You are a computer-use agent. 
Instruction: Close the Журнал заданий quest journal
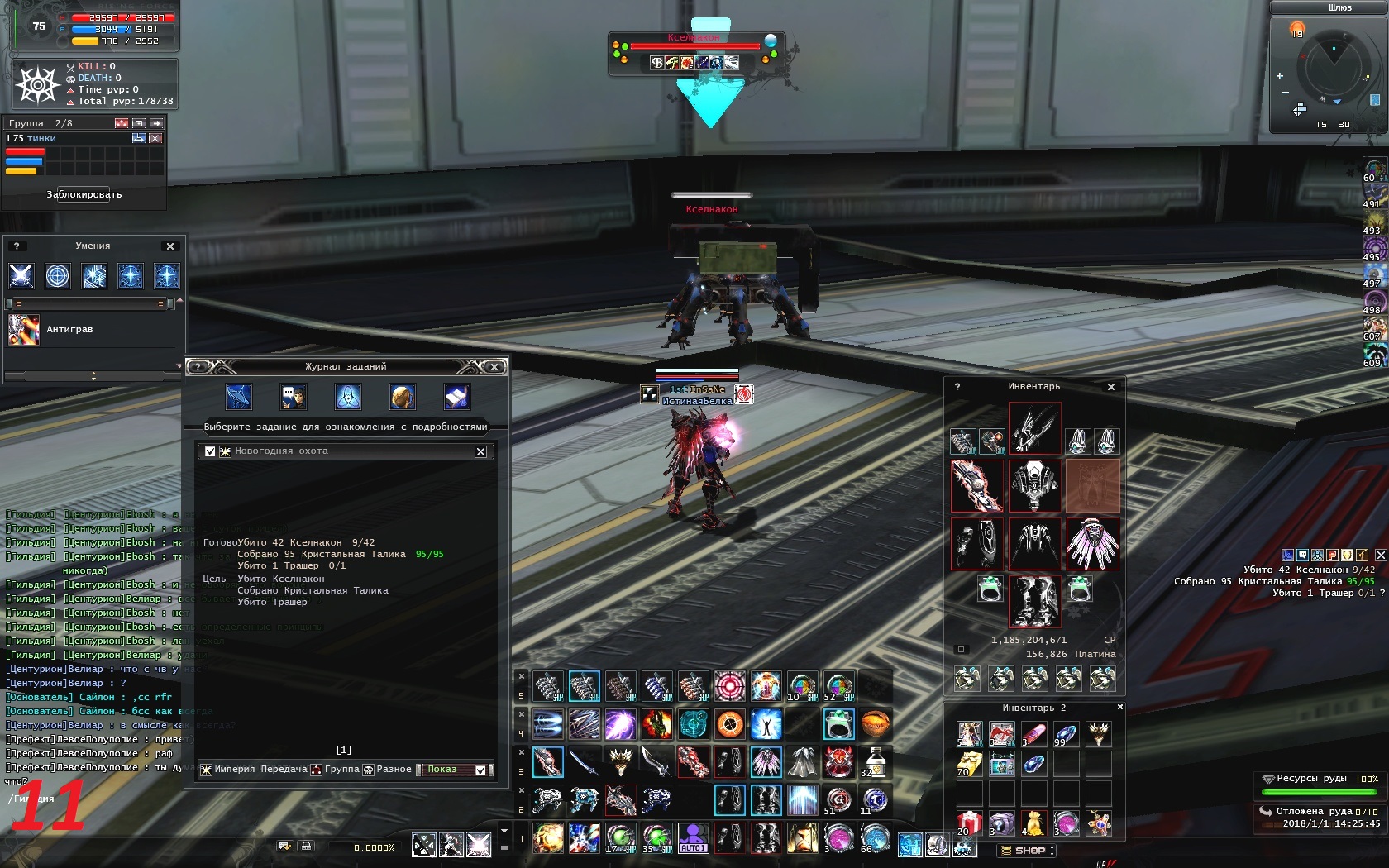pos(494,367)
